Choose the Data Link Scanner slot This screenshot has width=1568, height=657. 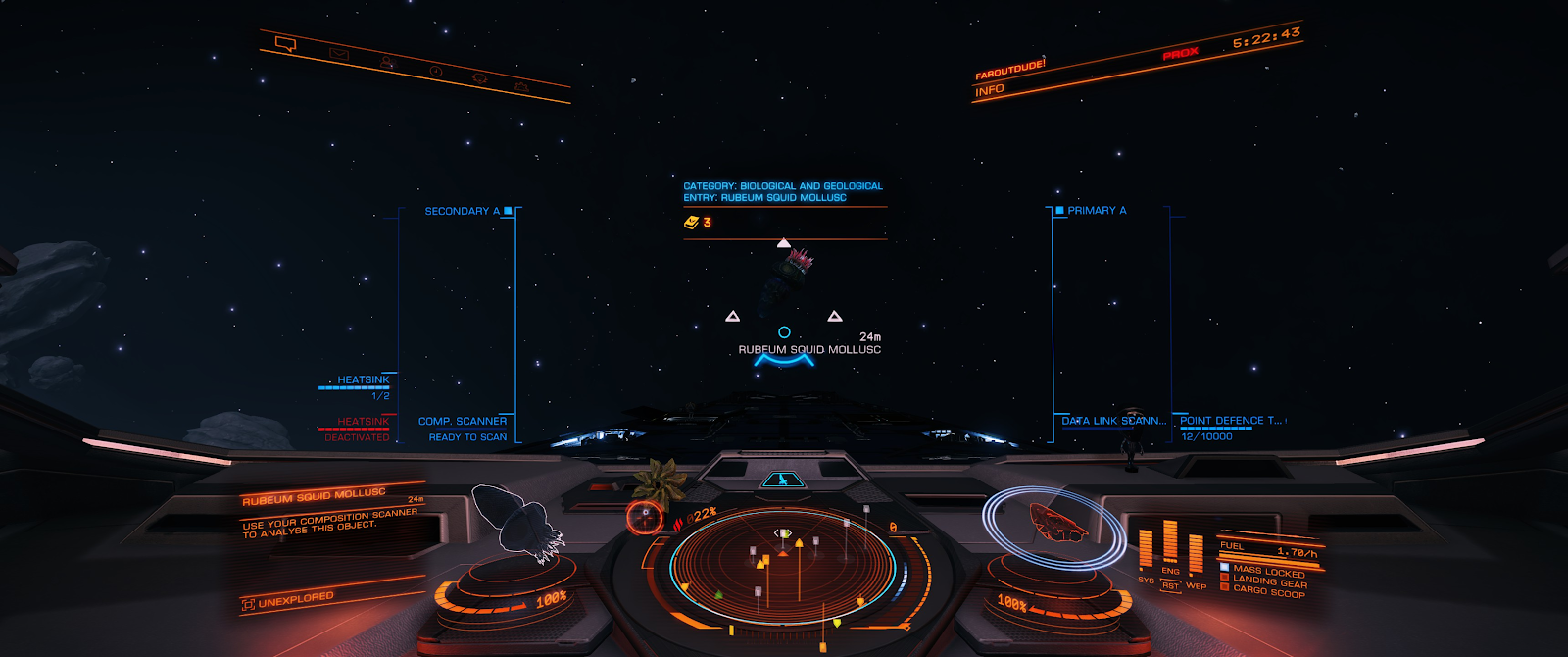click(1113, 421)
